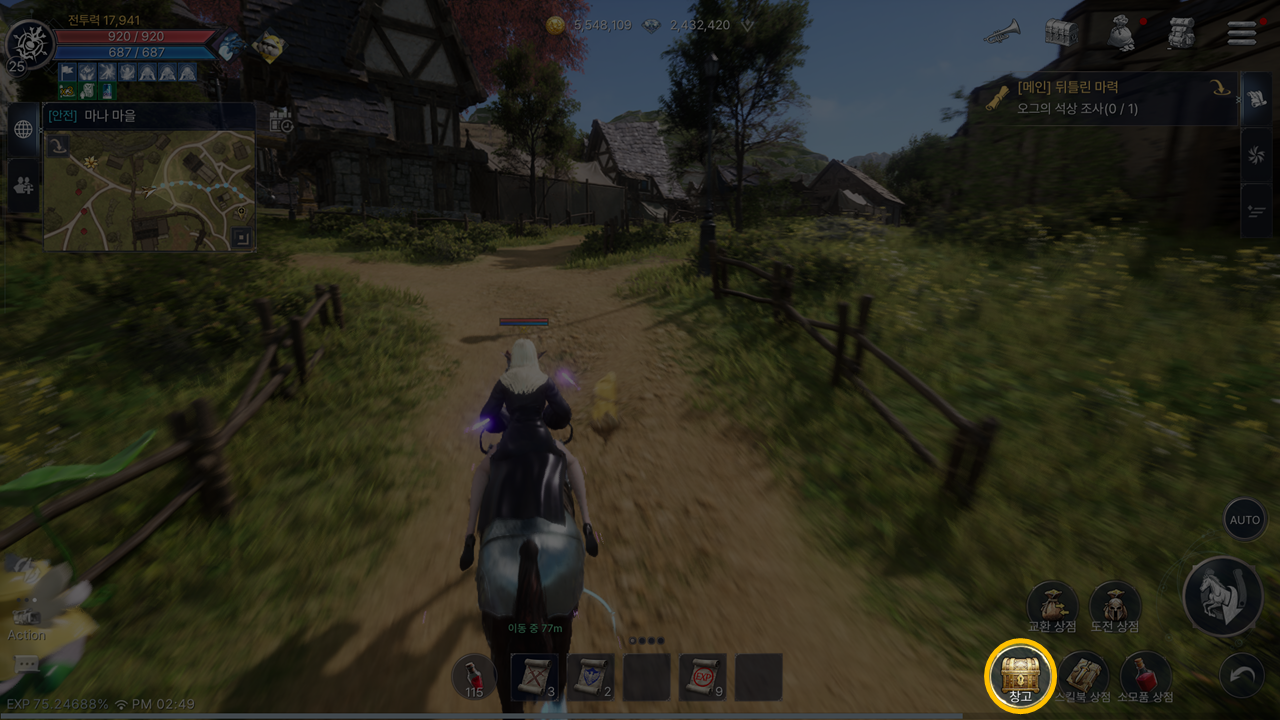Open the highlighted 창고 storage chest
The width and height of the screenshot is (1280, 720).
pyautogui.click(x=1020, y=675)
